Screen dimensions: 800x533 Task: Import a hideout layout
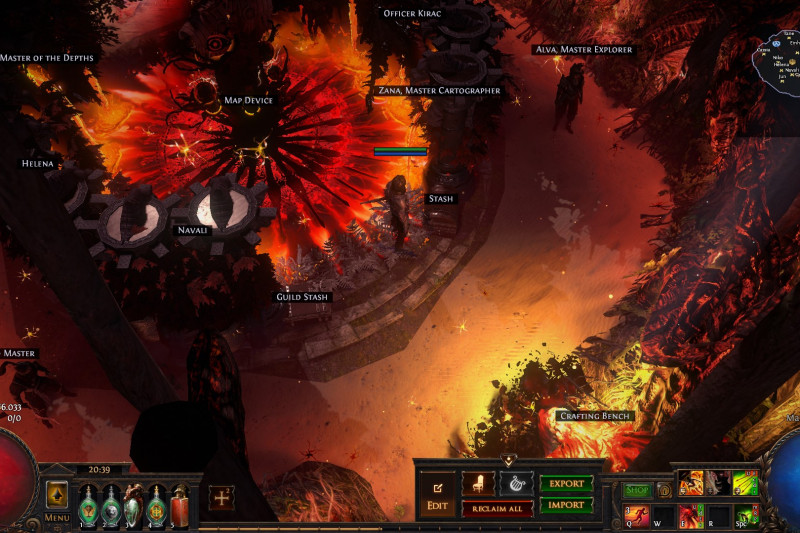(566, 505)
